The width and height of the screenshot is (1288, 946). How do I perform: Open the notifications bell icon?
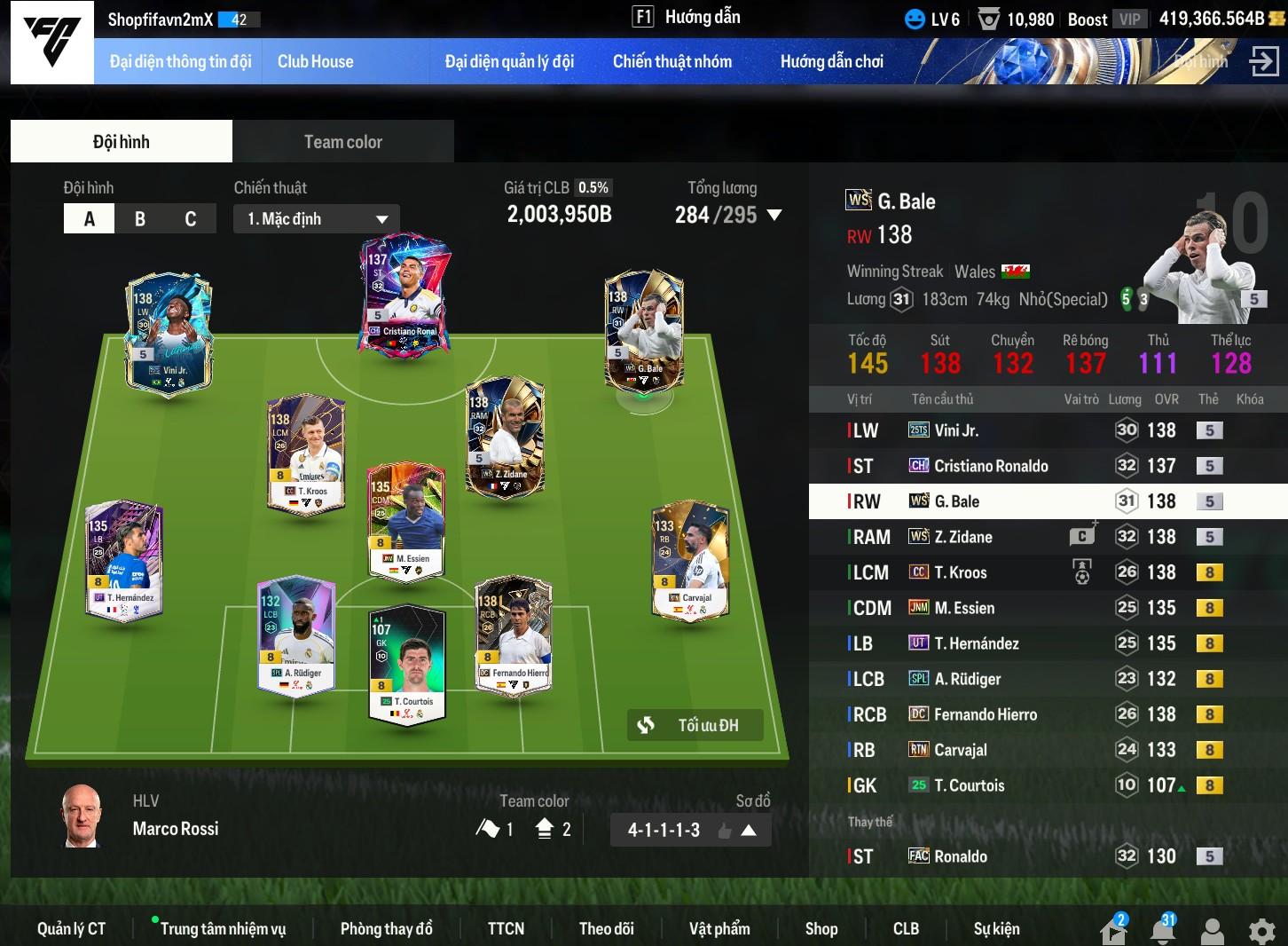[1163, 931]
